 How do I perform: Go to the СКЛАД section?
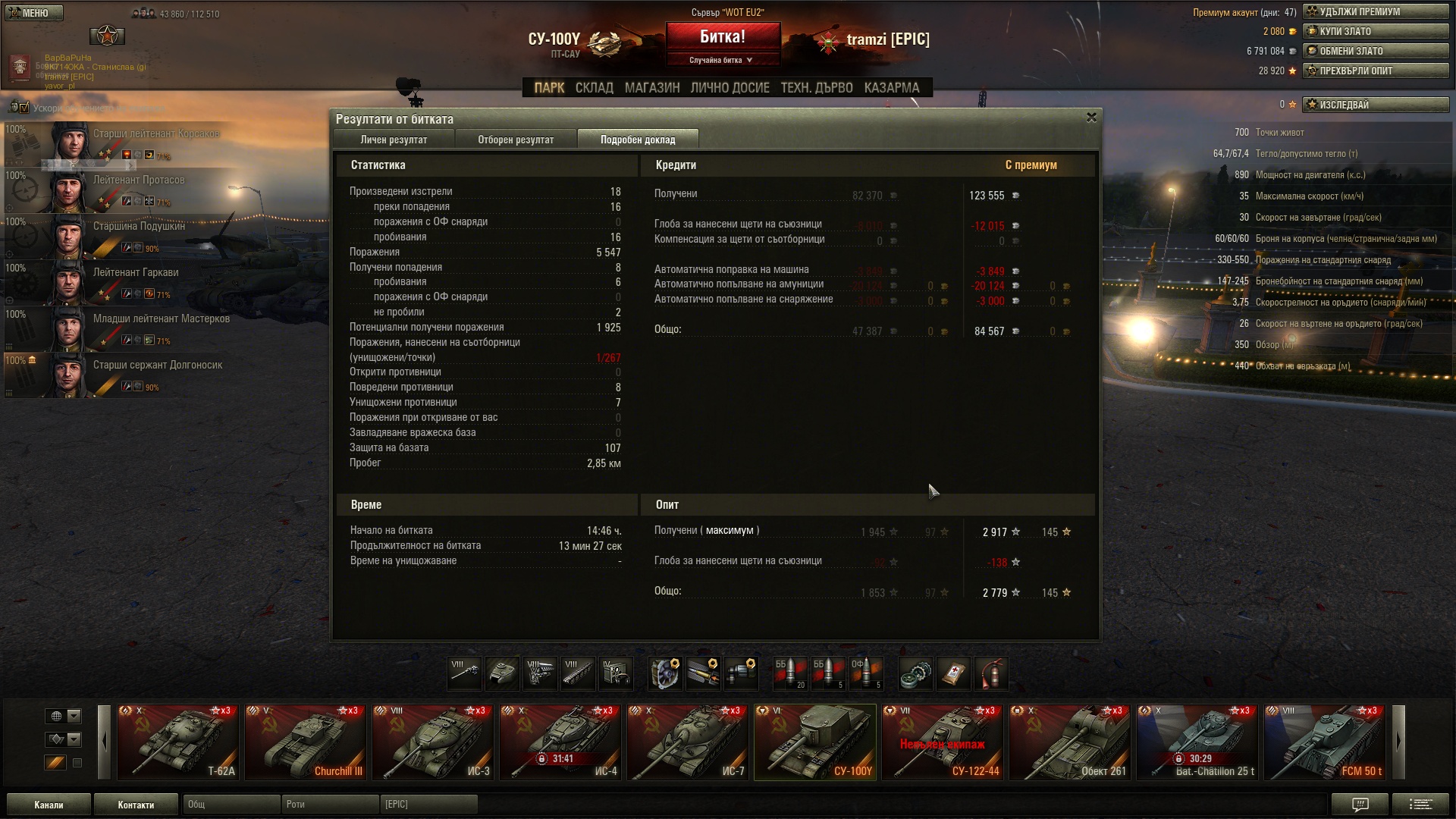pos(594,88)
